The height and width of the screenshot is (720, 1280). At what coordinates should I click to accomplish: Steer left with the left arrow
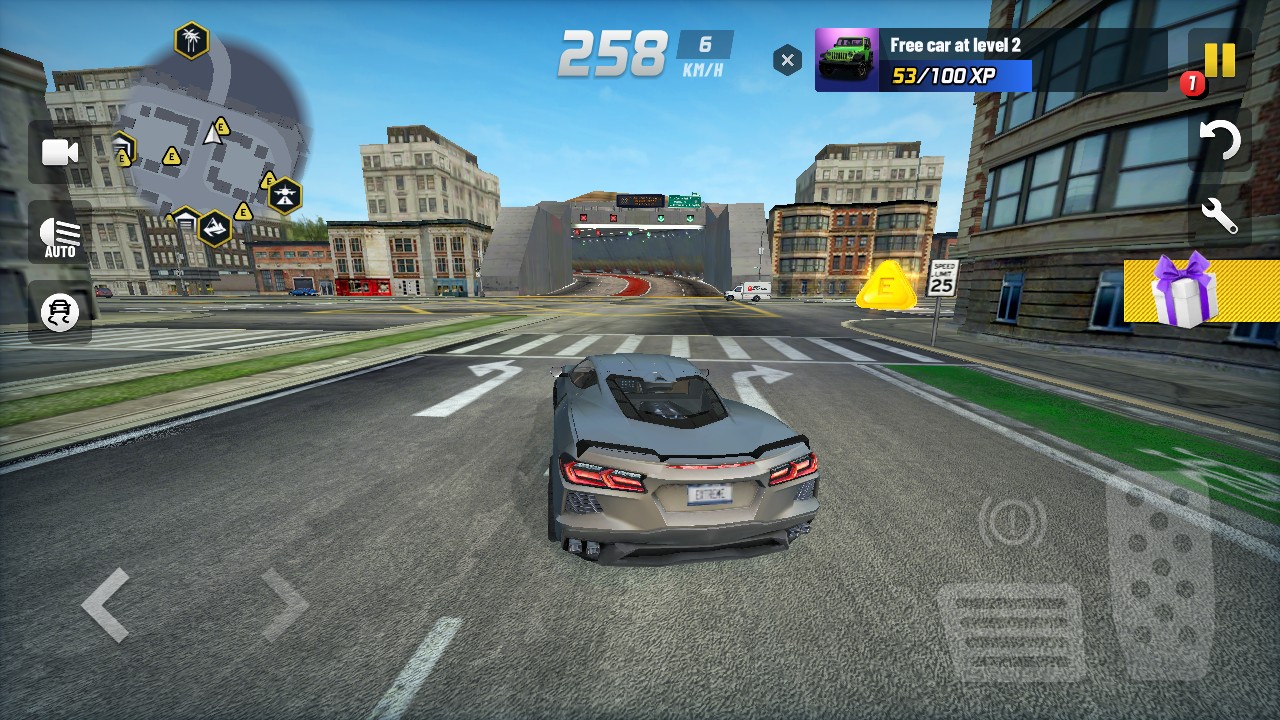point(106,604)
